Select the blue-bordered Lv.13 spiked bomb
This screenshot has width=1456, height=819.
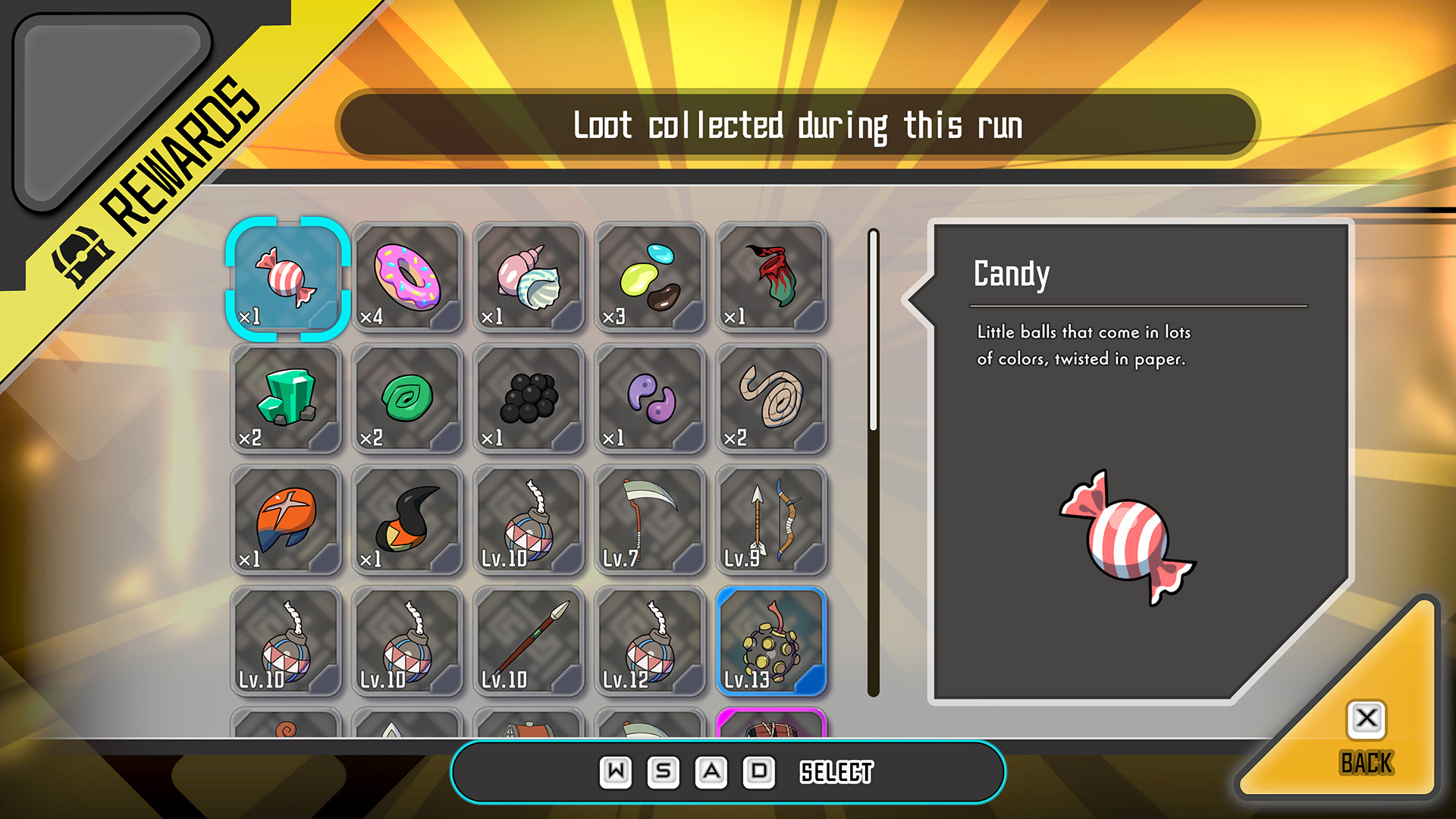pyautogui.click(x=771, y=642)
